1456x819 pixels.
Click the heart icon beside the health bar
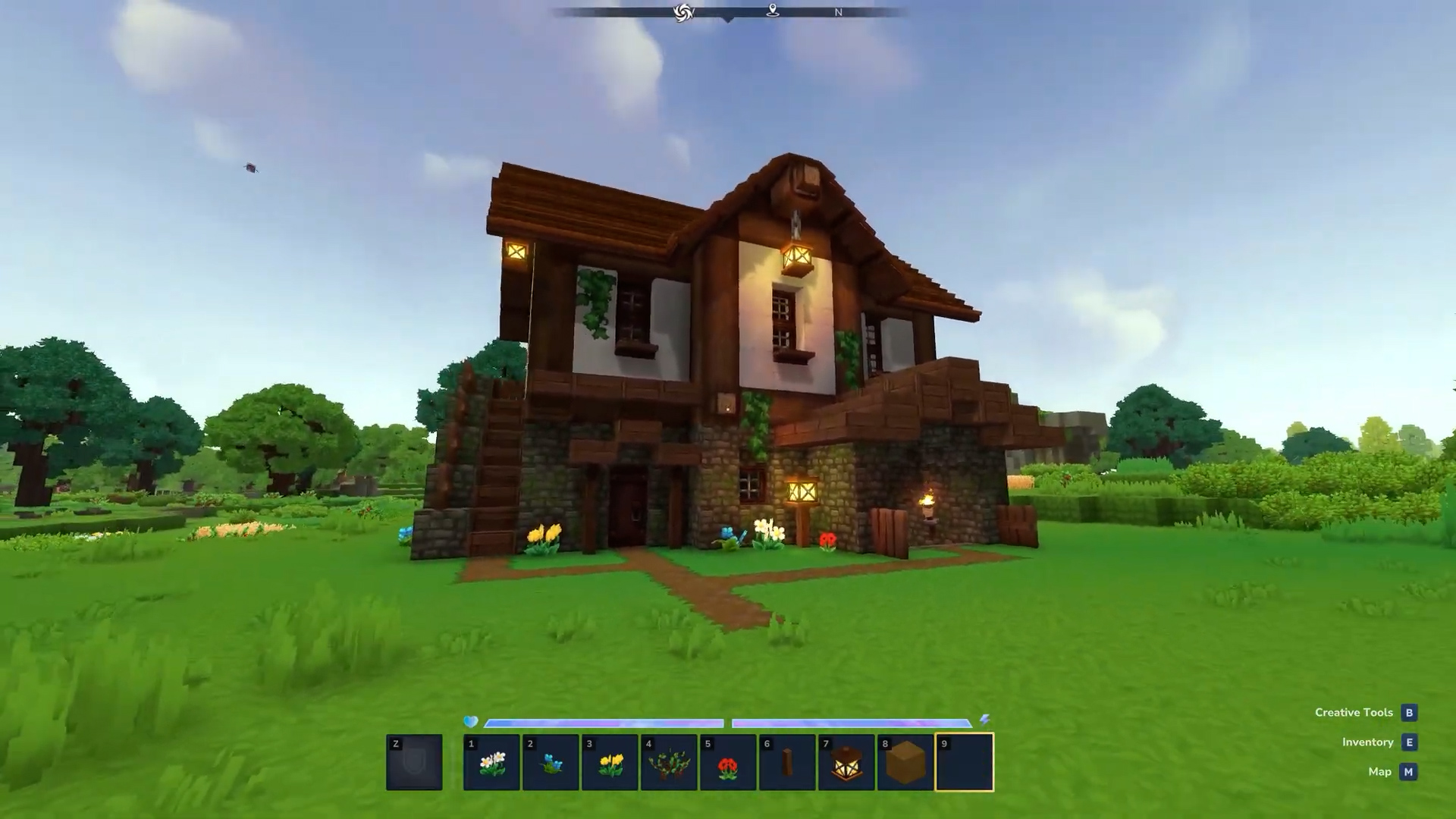tap(471, 723)
